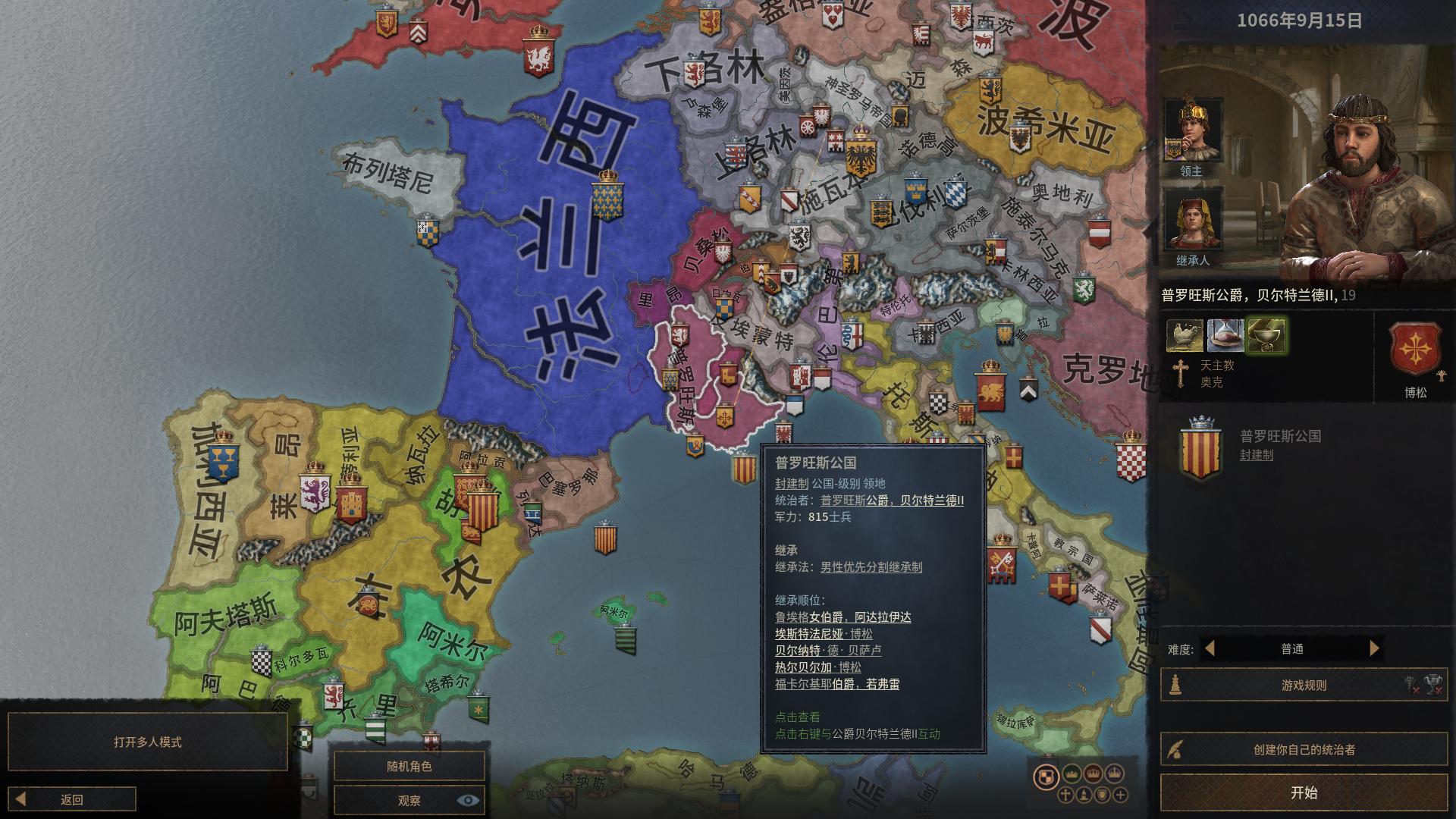This screenshot has width=1456, height=819.
Task: Click the plus icon among the map modes
Action: point(1120,795)
